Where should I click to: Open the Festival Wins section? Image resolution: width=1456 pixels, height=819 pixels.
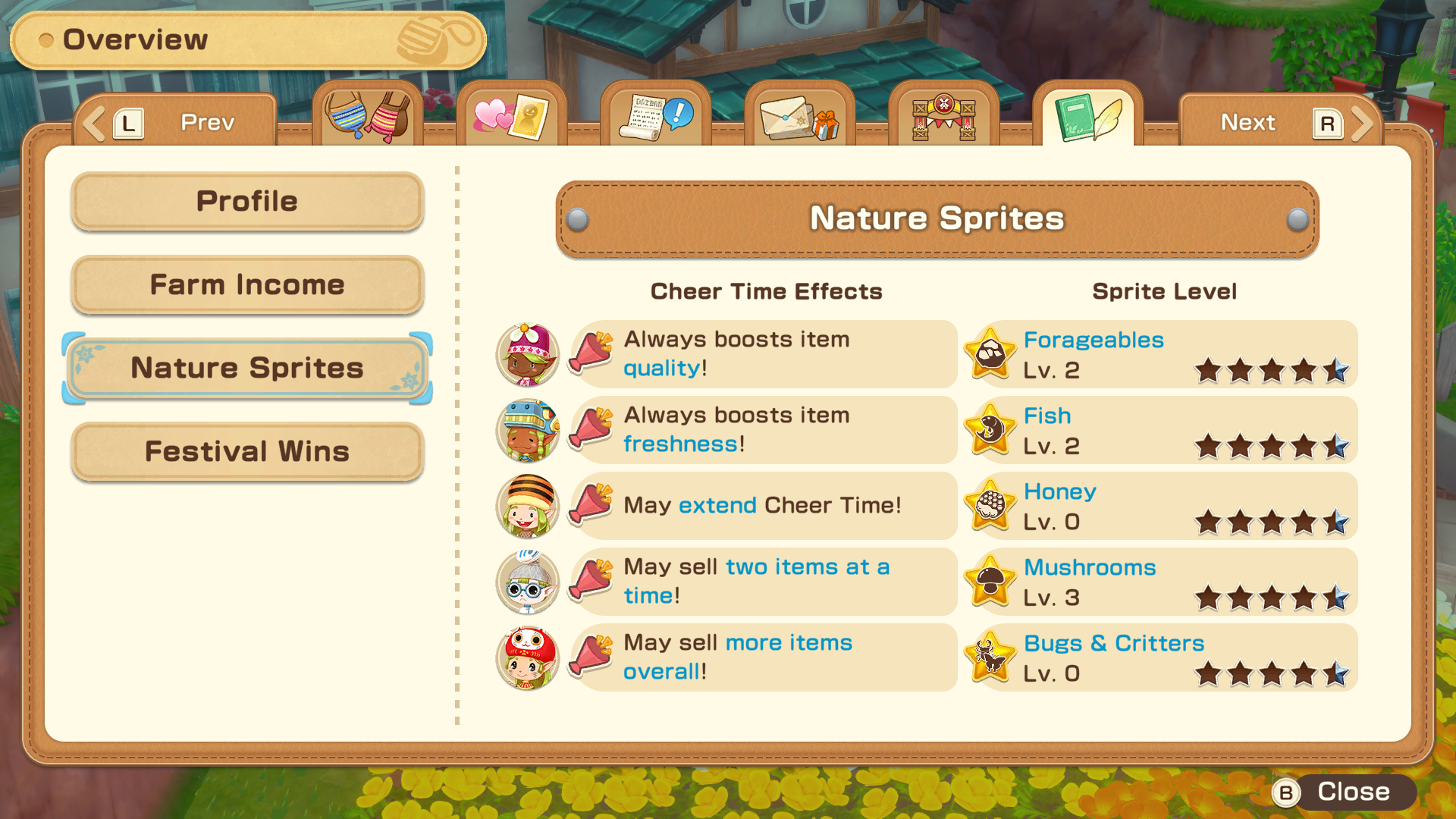coord(246,451)
